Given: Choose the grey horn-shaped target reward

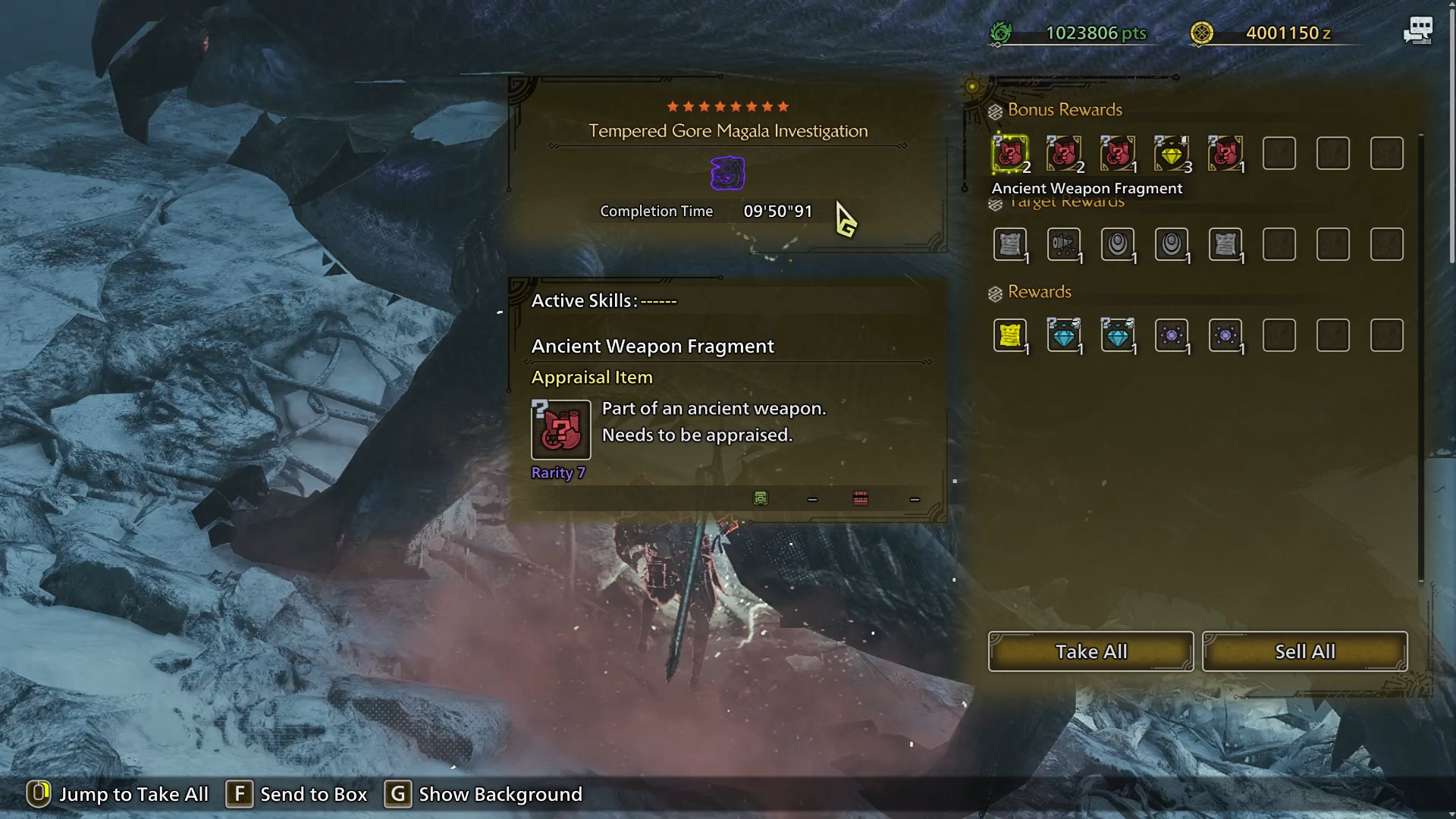Looking at the screenshot, I should [1064, 244].
